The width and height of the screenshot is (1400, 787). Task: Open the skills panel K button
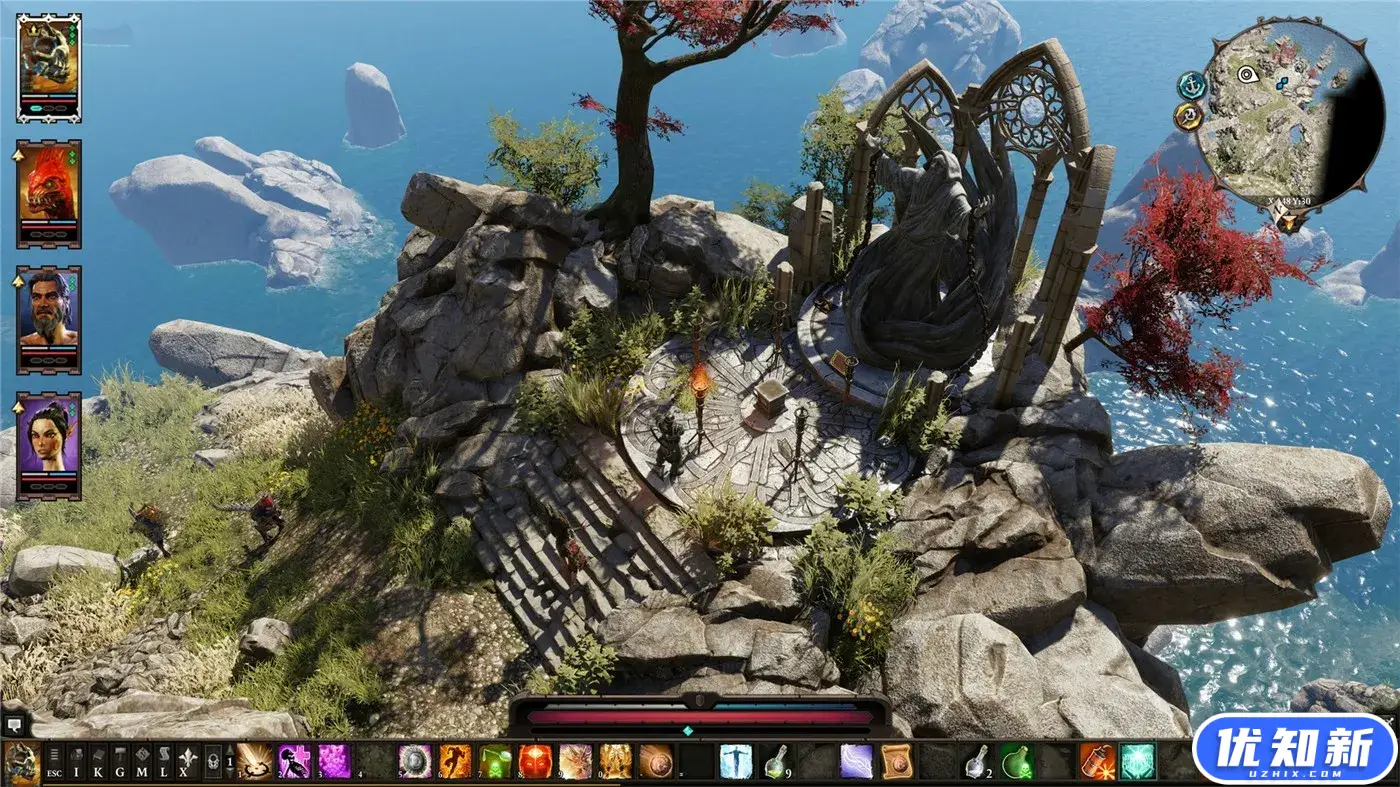pyautogui.click(x=98, y=762)
